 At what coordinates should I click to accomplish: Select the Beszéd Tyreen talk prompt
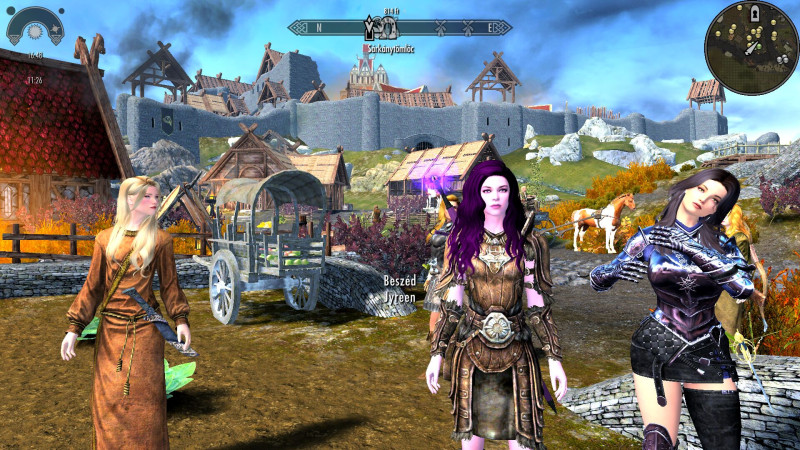pyautogui.click(x=399, y=290)
